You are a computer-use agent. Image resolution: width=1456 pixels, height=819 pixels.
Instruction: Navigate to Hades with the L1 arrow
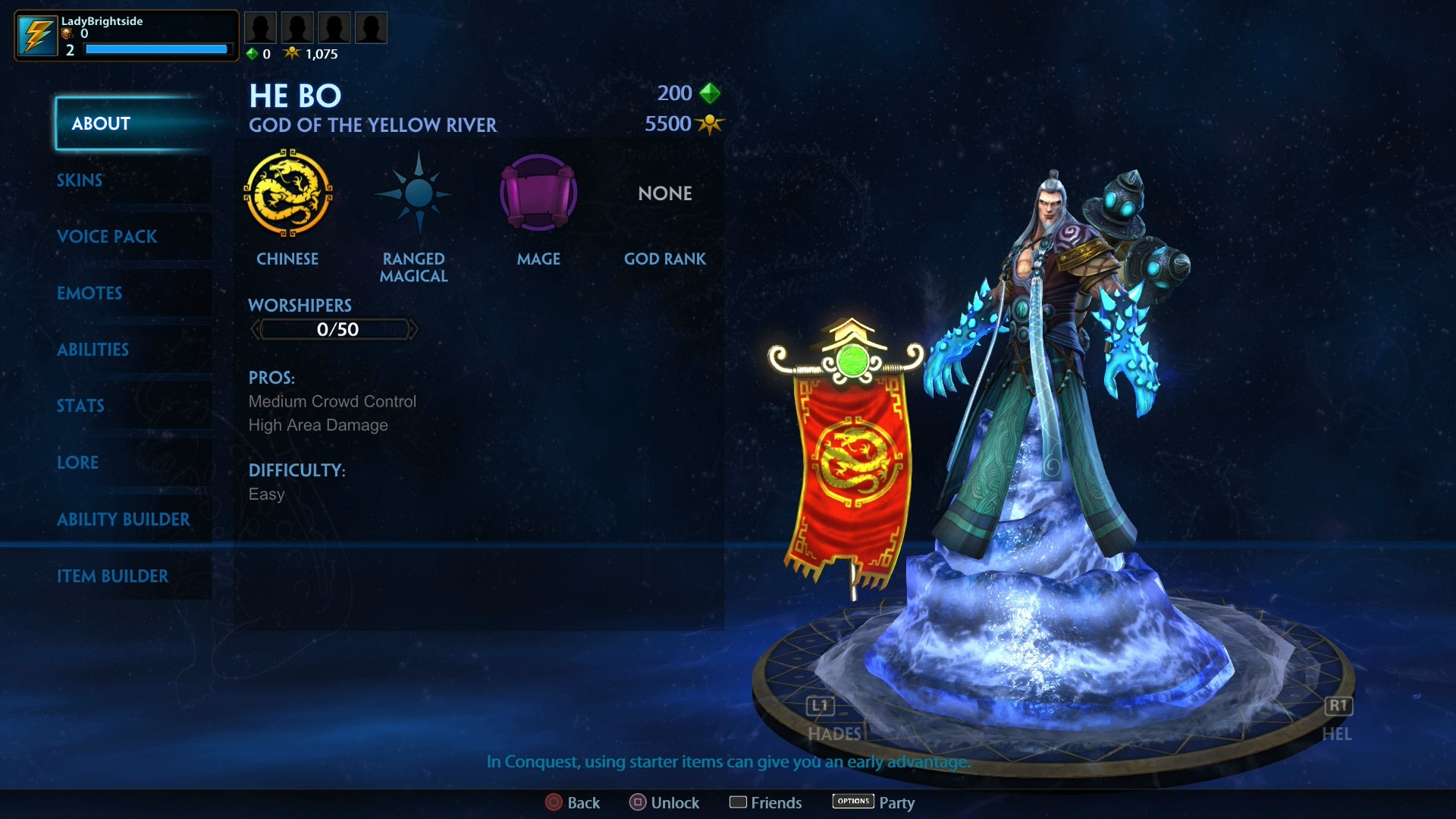coord(820,706)
